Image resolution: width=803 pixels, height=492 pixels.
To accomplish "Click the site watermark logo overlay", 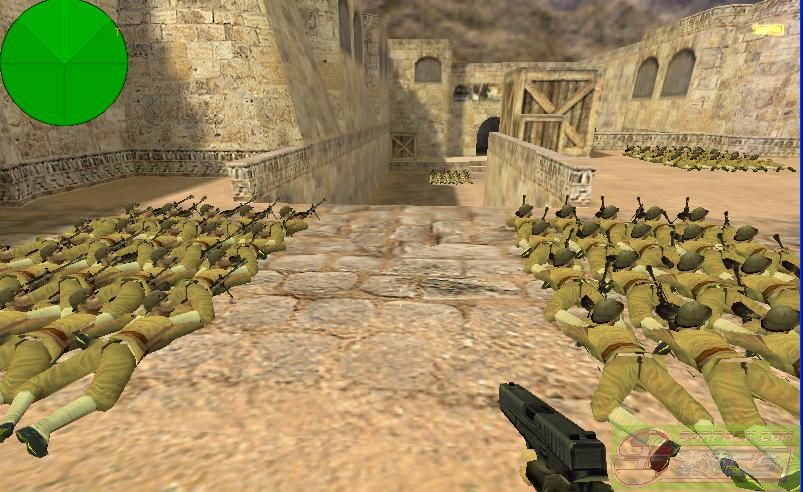I will click(706, 457).
